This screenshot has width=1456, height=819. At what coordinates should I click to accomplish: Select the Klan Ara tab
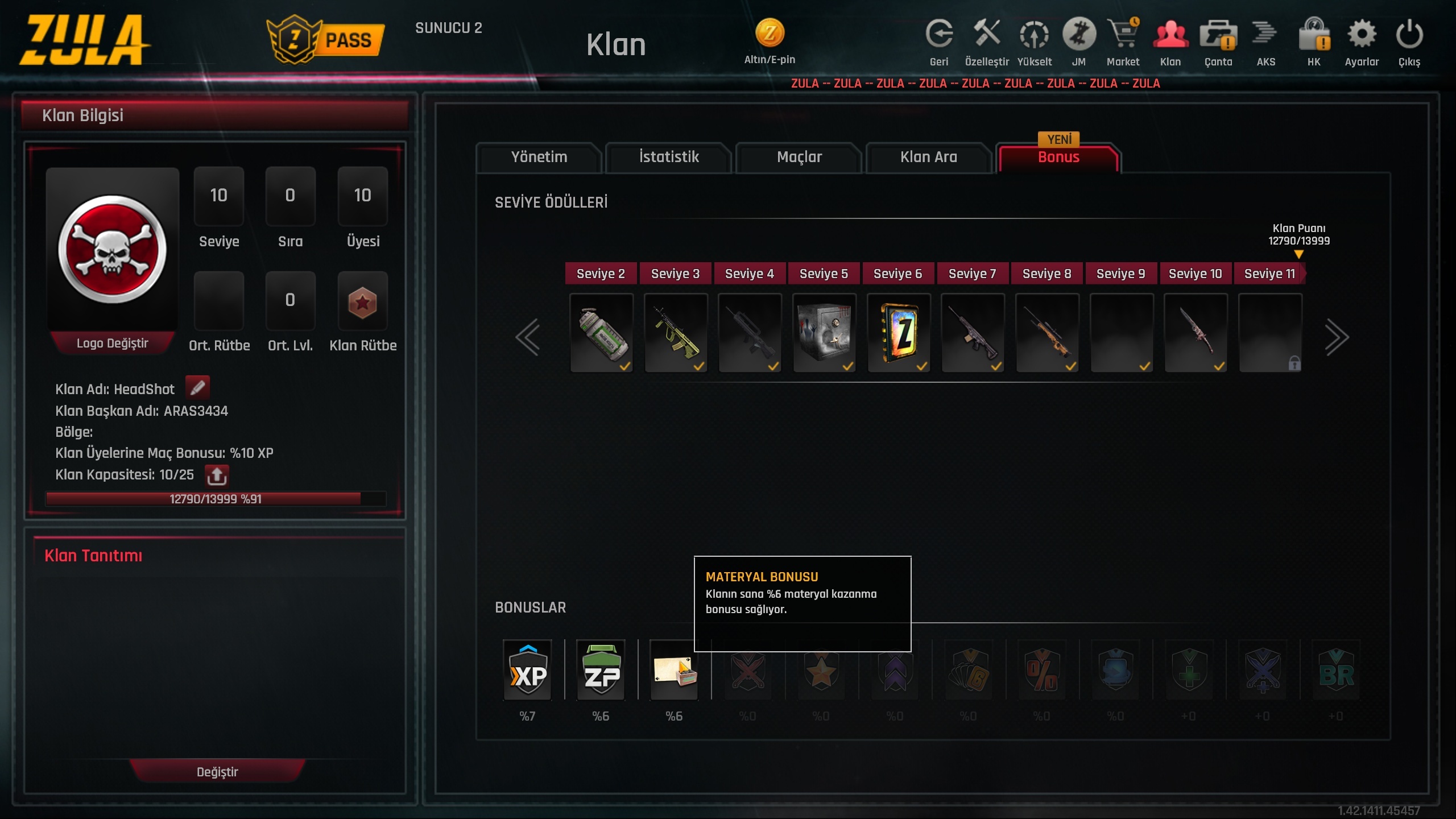pyautogui.click(x=929, y=157)
